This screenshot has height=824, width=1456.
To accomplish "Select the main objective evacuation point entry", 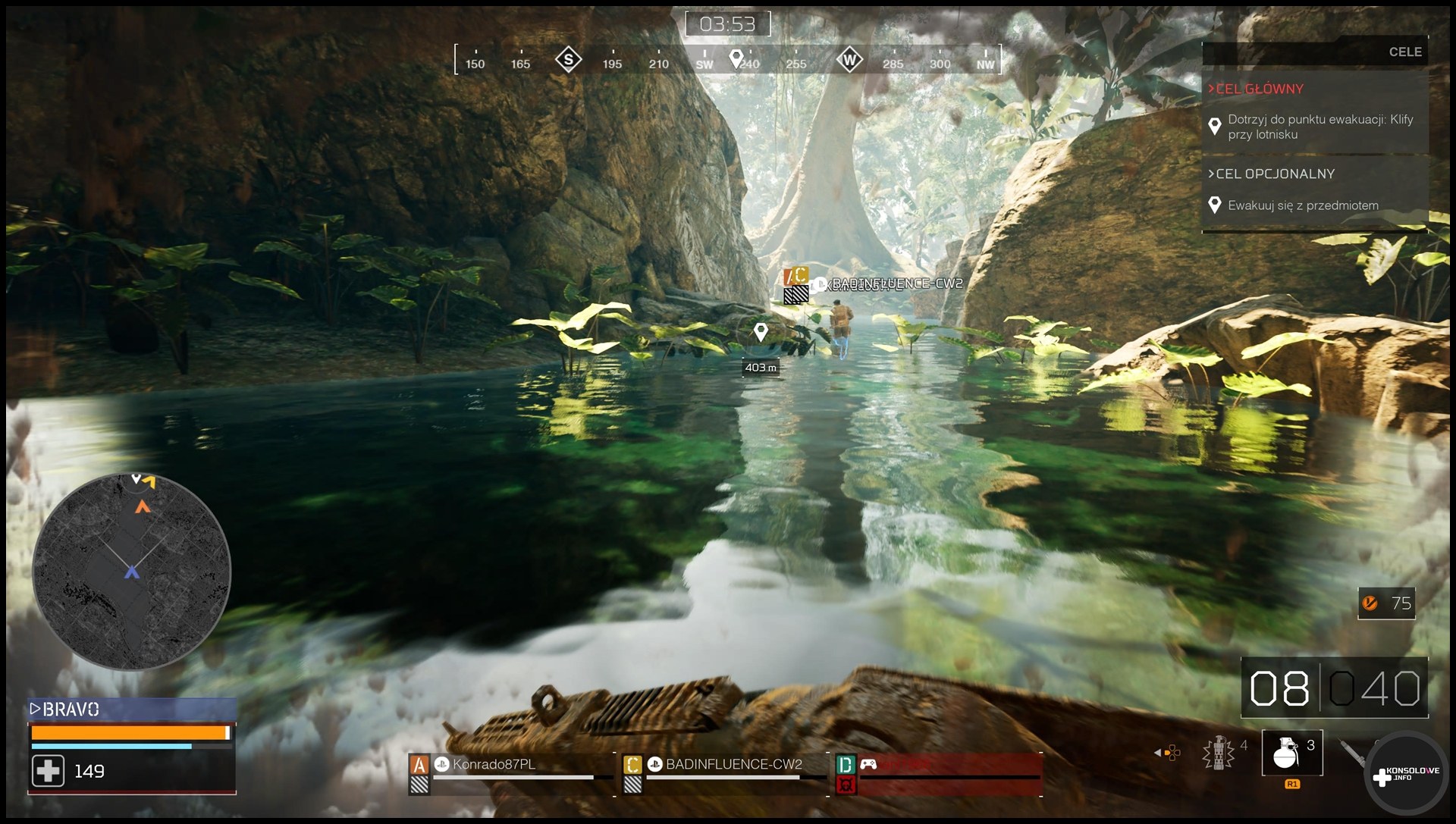I will [1319, 127].
